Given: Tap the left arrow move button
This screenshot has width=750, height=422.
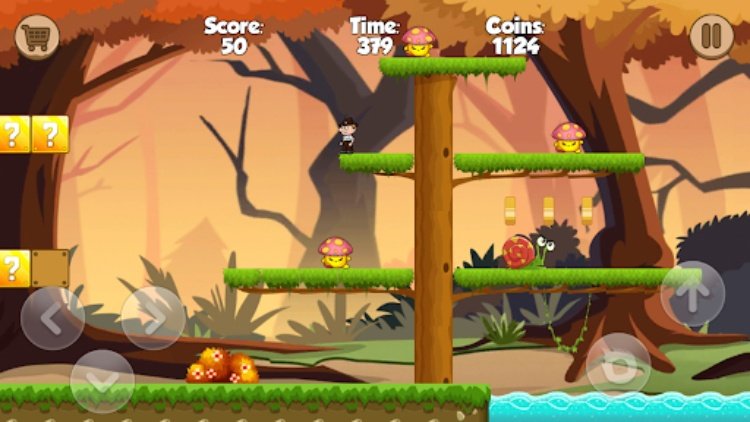Looking at the screenshot, I should [52, 318].
